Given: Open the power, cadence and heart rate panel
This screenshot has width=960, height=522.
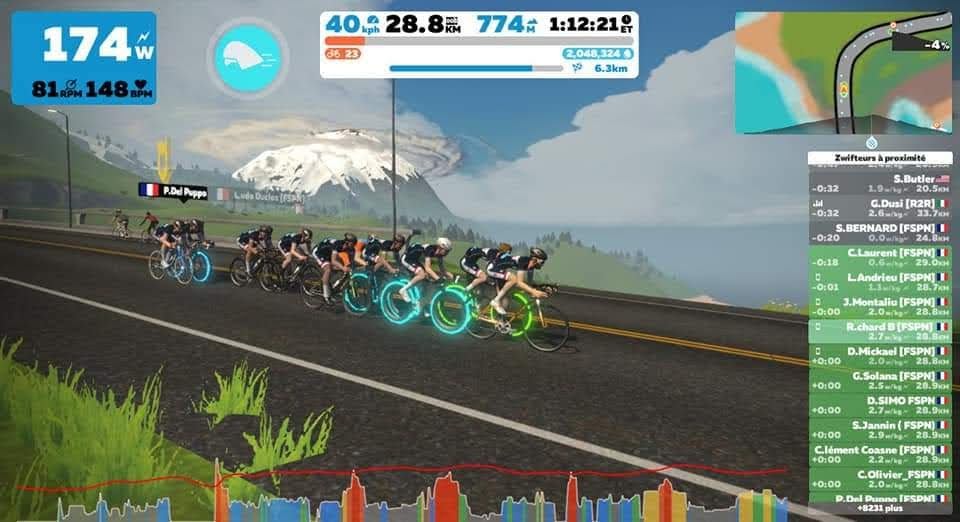Looking at the screenshot, I should [x=84, y=58].
